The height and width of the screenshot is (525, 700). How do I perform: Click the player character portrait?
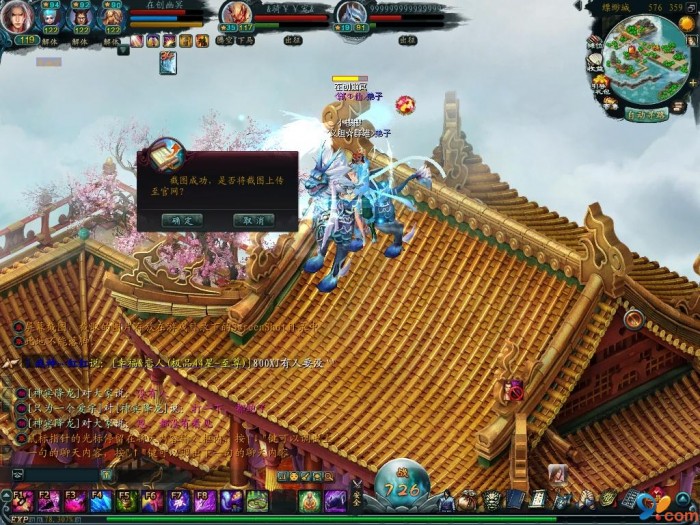point(20,17)
